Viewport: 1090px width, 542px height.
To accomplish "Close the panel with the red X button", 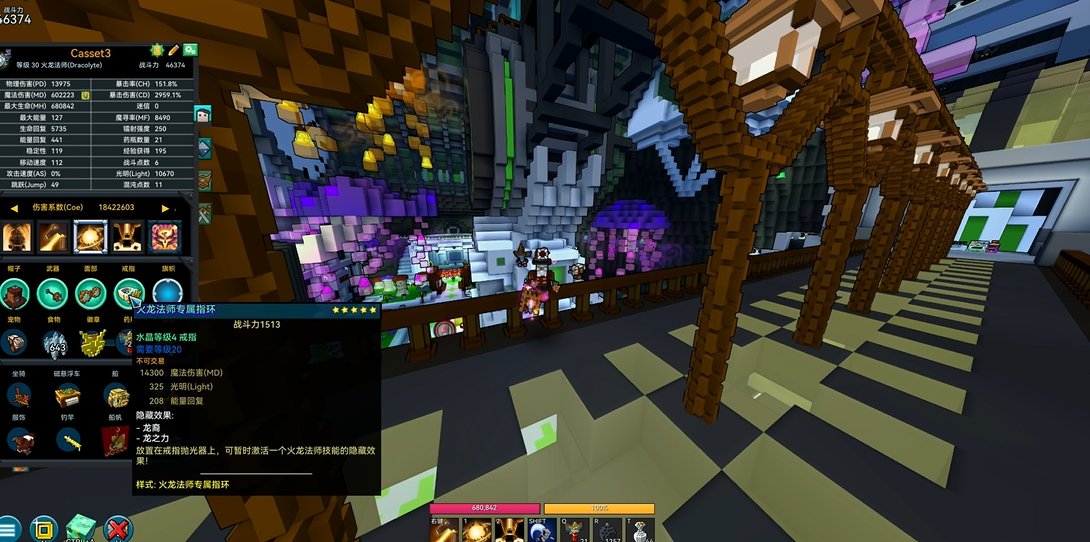I will [x=118, y=529].
